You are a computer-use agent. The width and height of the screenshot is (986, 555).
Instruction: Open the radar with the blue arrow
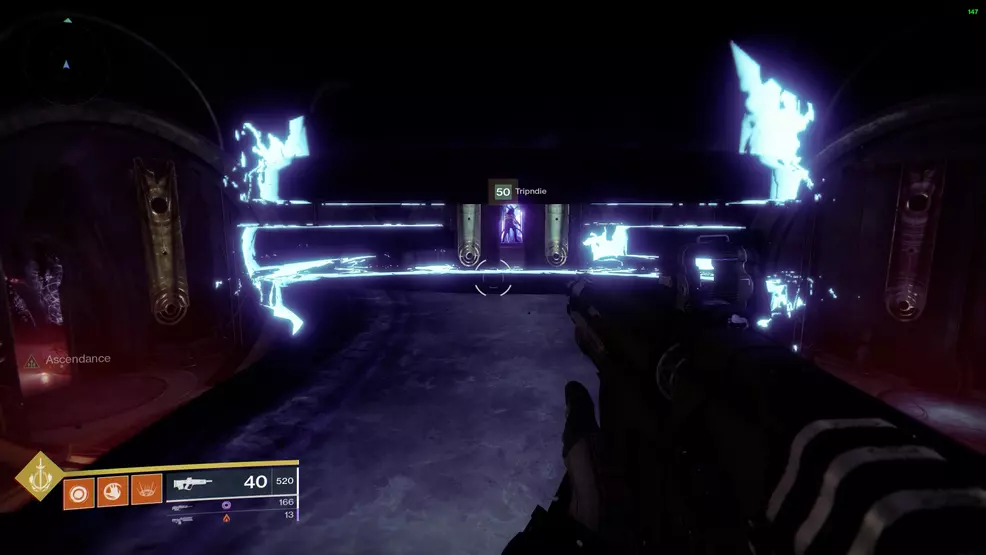[66, 64]
